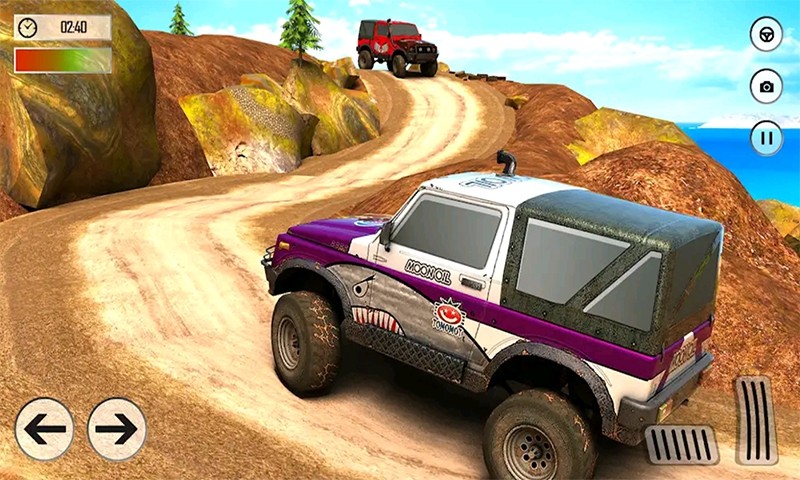Viewport: 800px width, 480px height.
Task: Pause the game
Action: [x=766, y=137]
